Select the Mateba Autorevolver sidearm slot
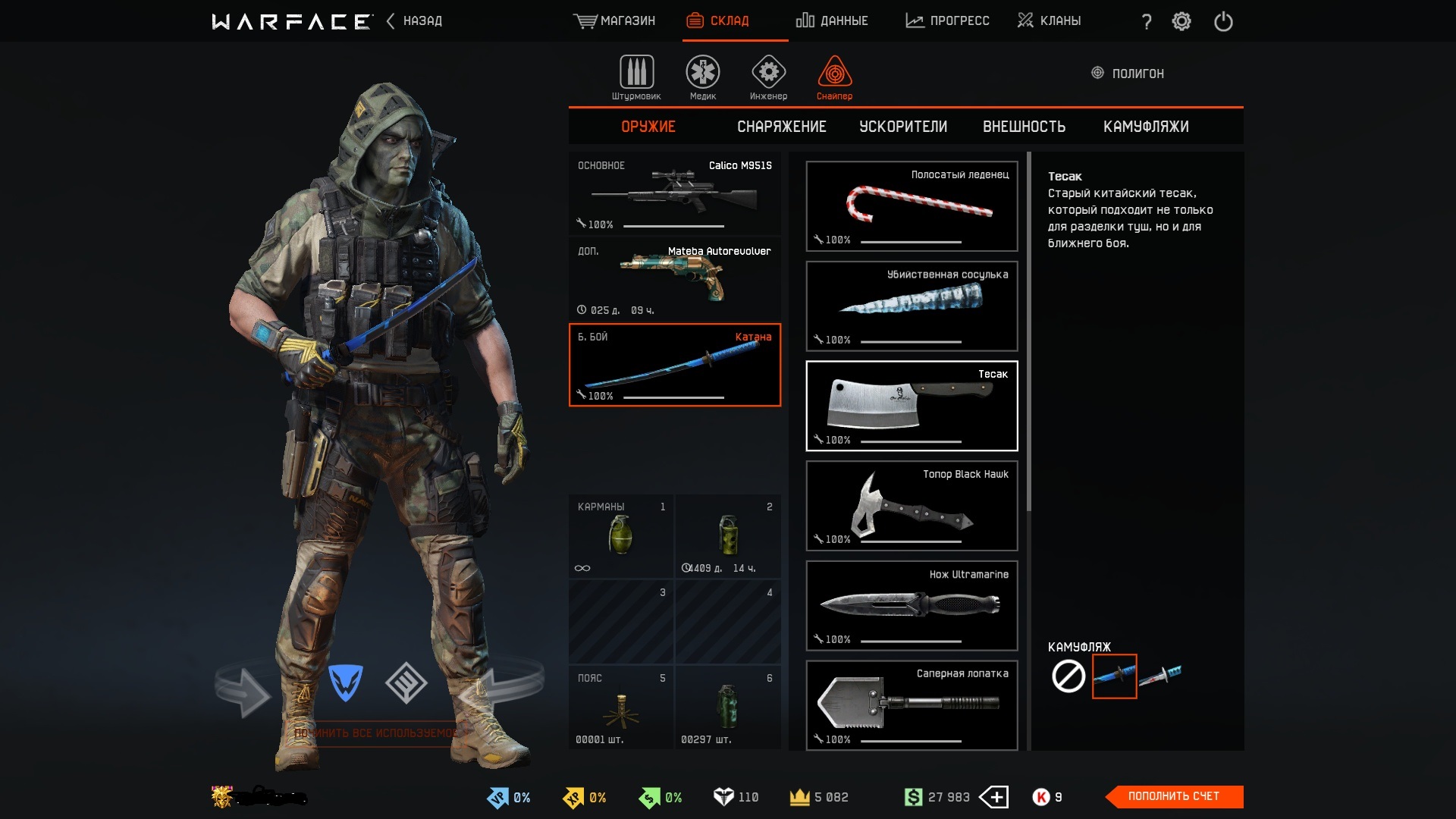The width and height of the screenshot is (1456, 819). (x=674, y=279)
